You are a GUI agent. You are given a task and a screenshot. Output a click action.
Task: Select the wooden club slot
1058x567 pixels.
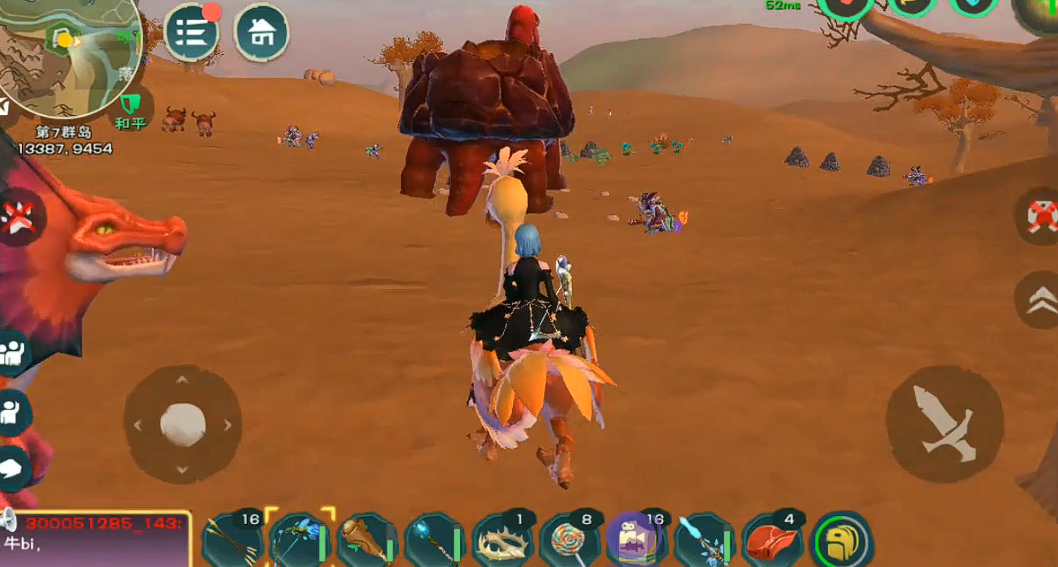367,541
